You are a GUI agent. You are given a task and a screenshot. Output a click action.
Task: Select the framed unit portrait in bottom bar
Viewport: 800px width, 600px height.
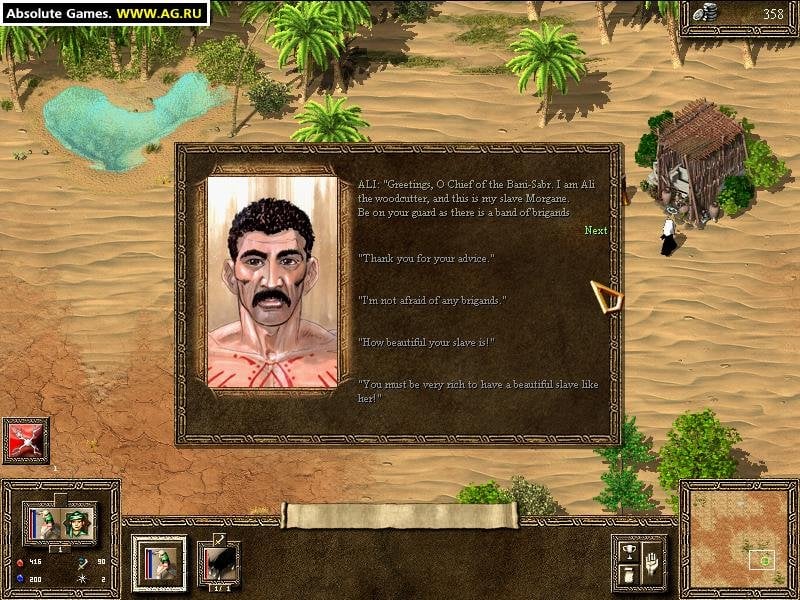point(160,563)
